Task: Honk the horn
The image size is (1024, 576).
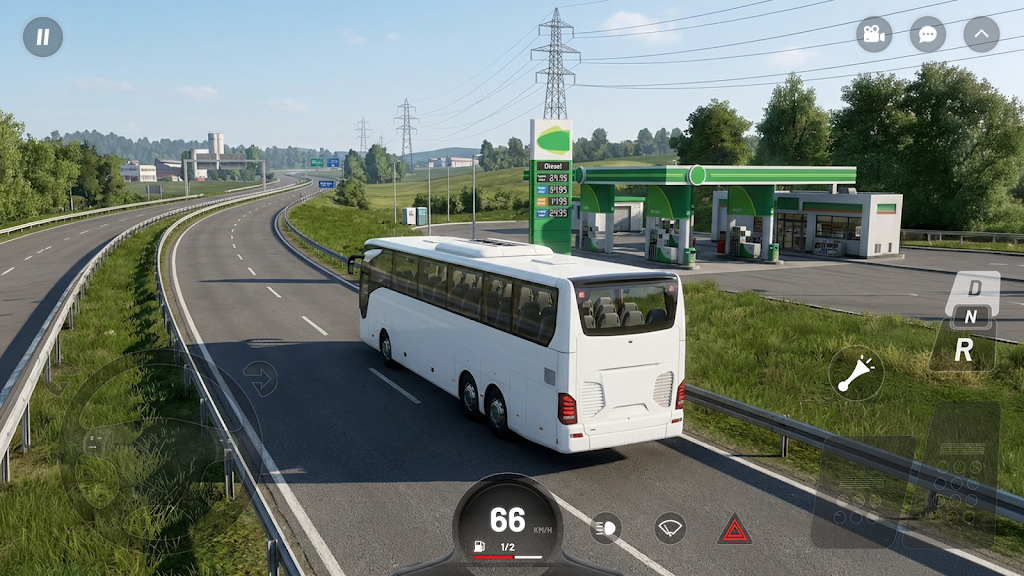Action: click(x=856, y=374)
